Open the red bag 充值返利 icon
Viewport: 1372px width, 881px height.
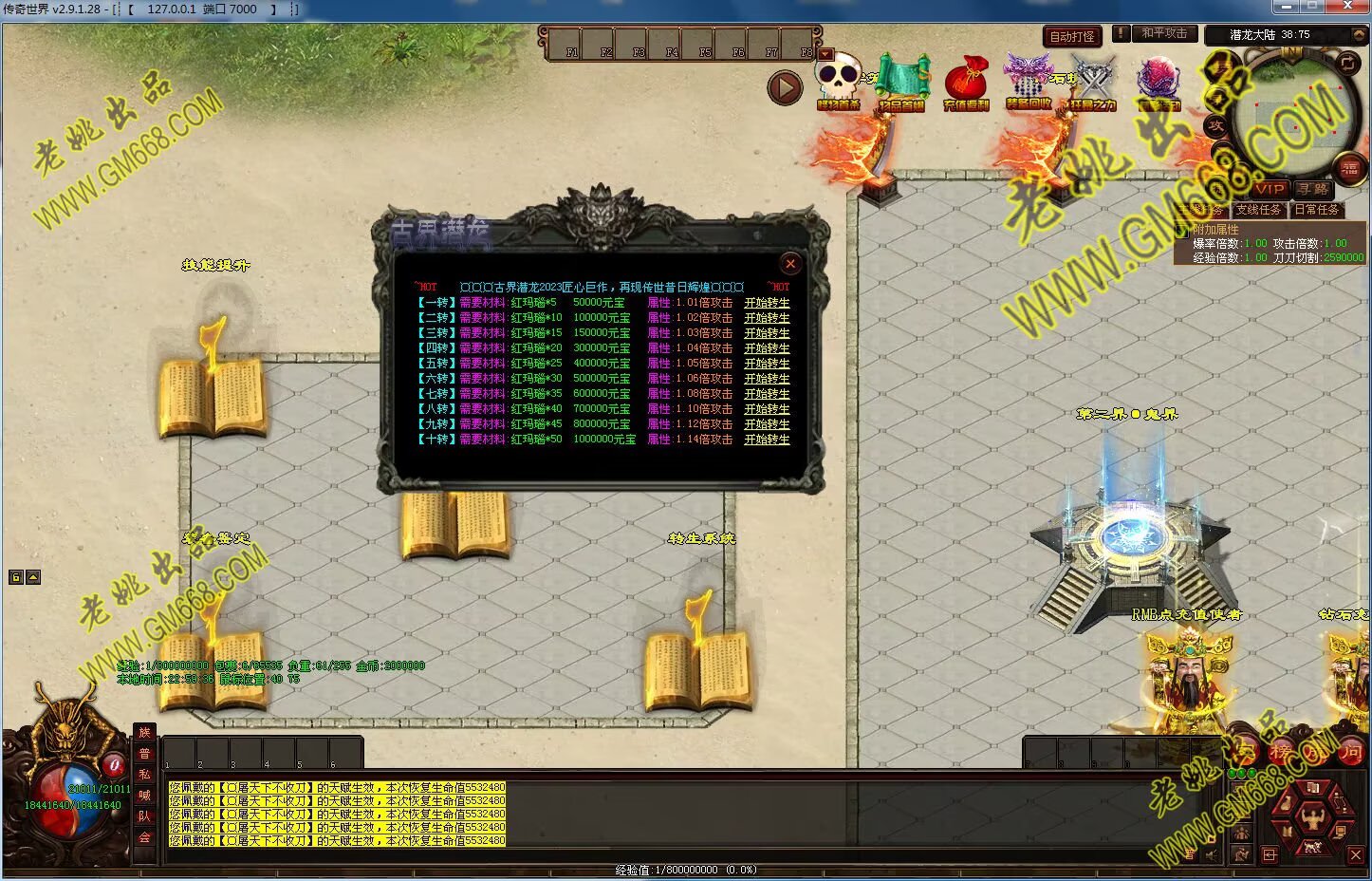pos(966,82)
